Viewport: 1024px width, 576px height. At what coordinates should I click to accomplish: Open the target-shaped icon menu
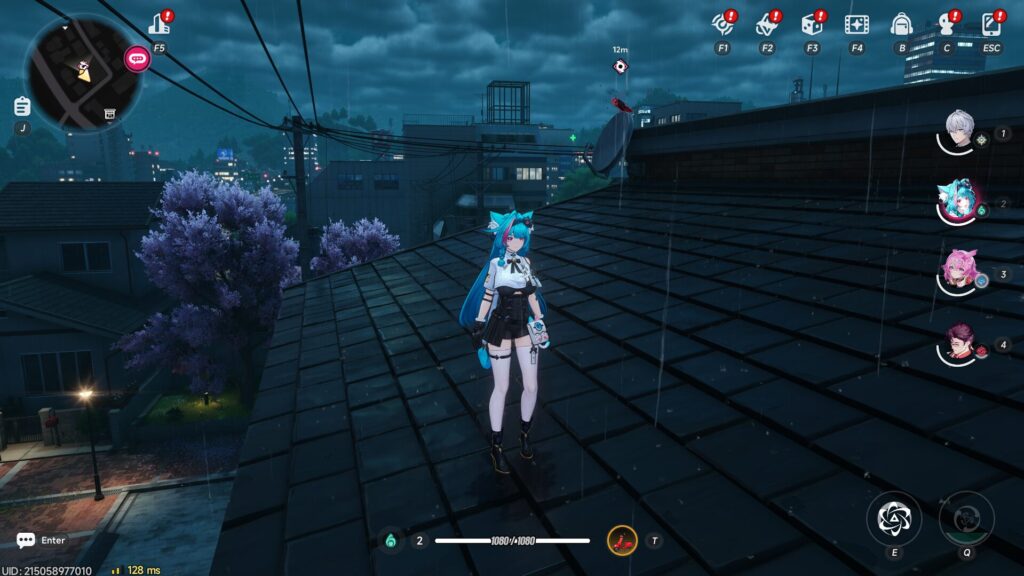tap(722, 24)
